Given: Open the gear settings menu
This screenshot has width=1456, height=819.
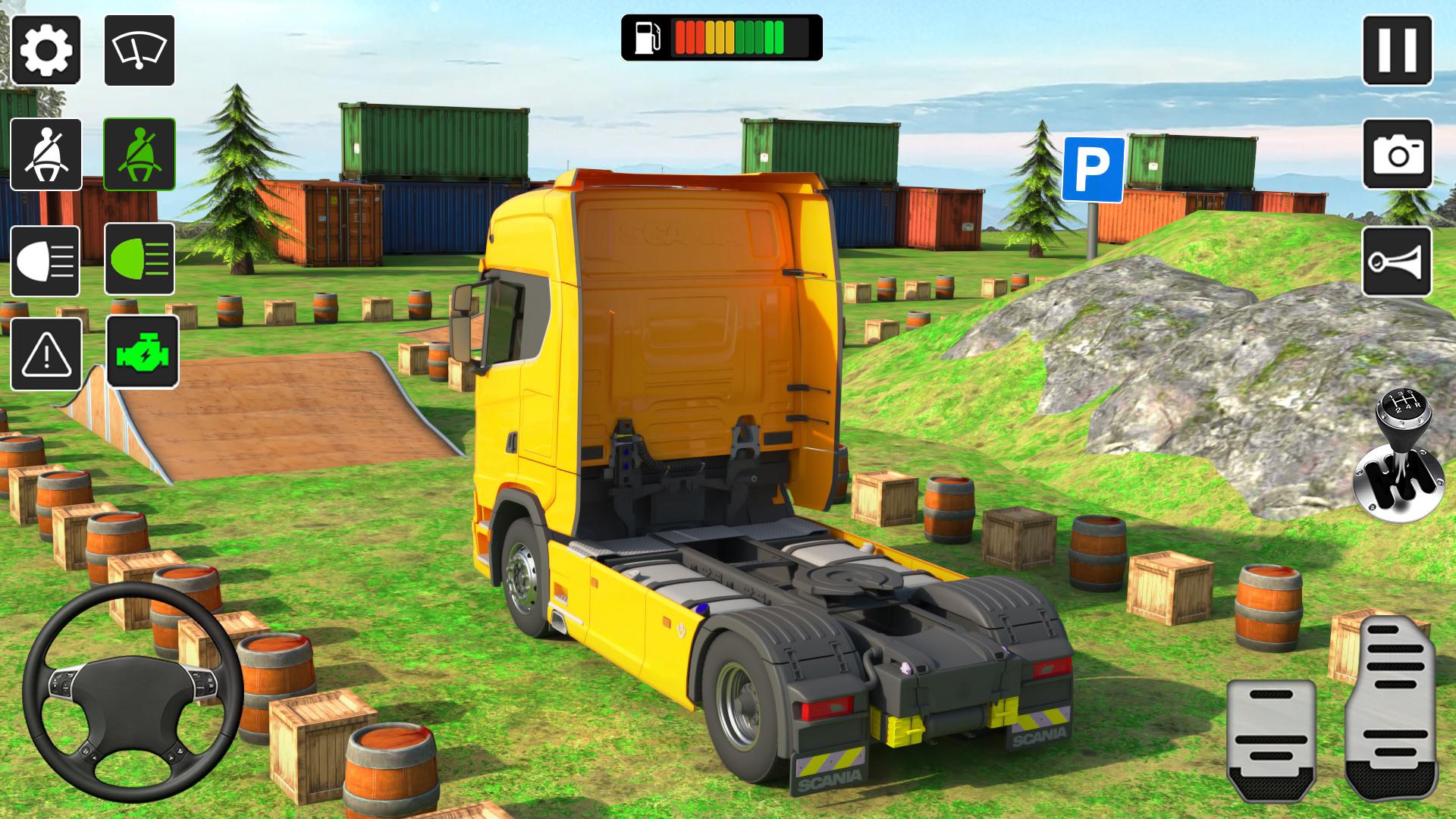Looking at the screenshot, I should point(46,50).
